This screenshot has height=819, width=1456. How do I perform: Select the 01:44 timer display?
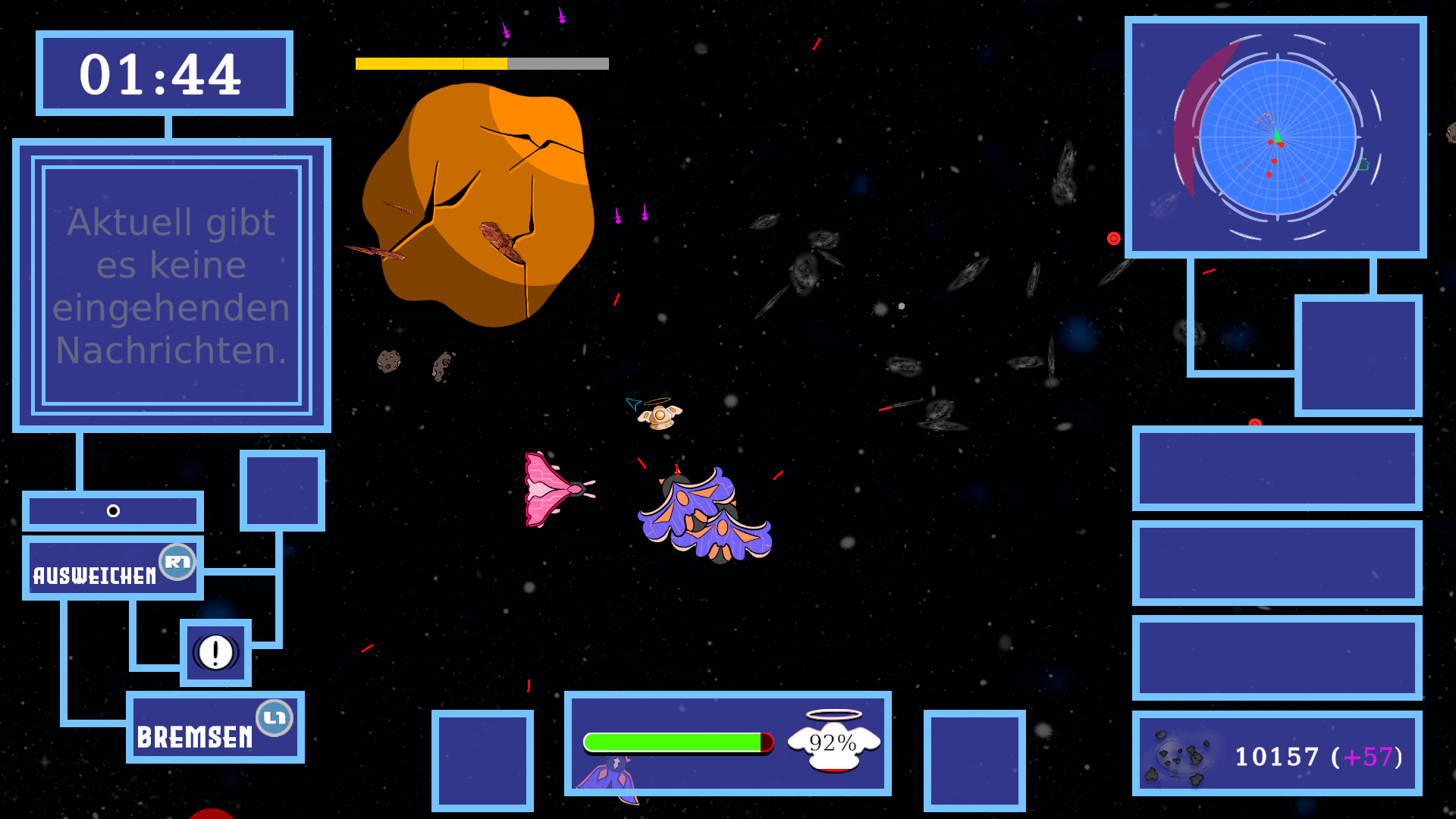pos(162,74)
